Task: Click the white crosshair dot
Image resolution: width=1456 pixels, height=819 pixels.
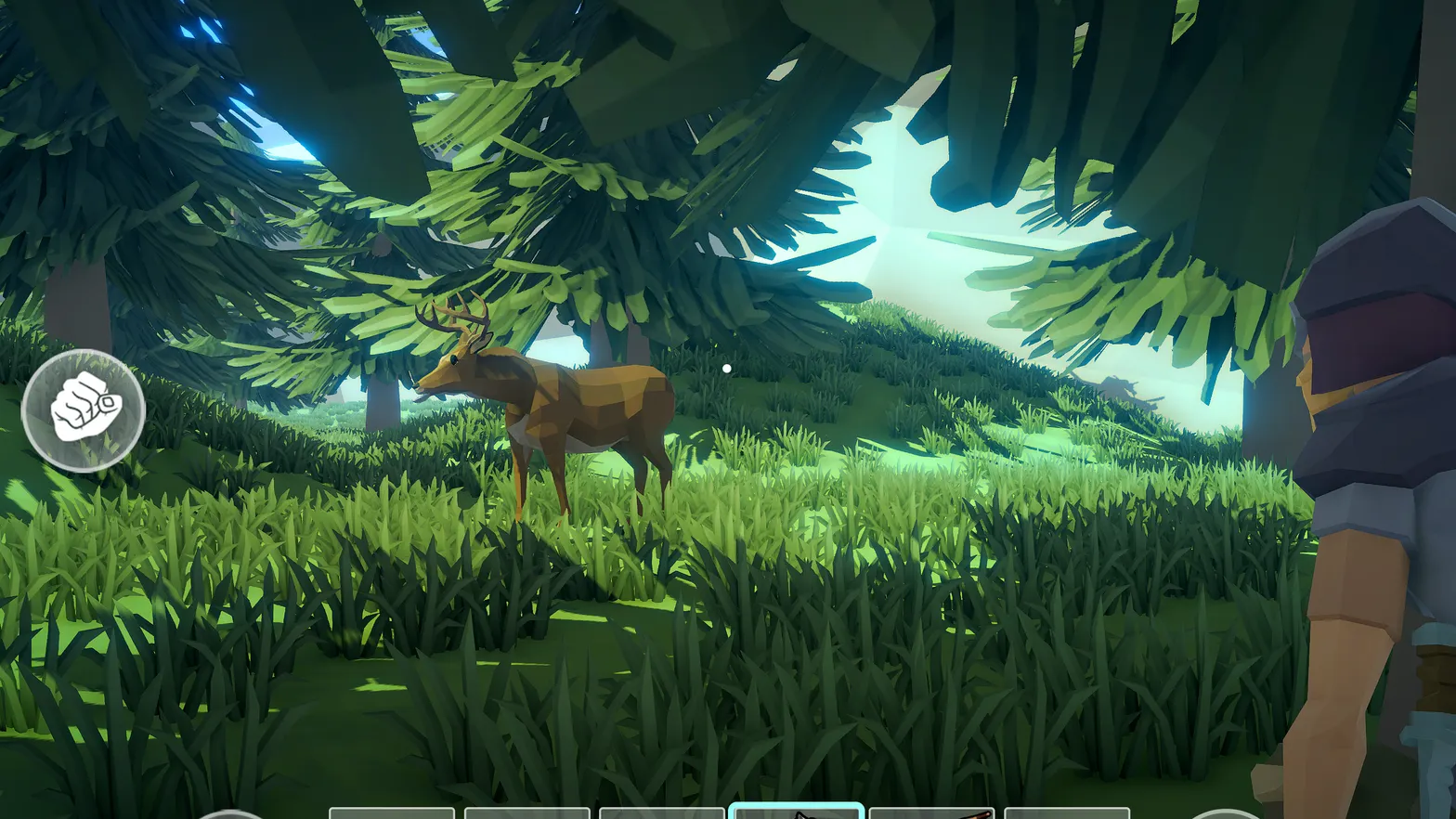Action: 727,368
